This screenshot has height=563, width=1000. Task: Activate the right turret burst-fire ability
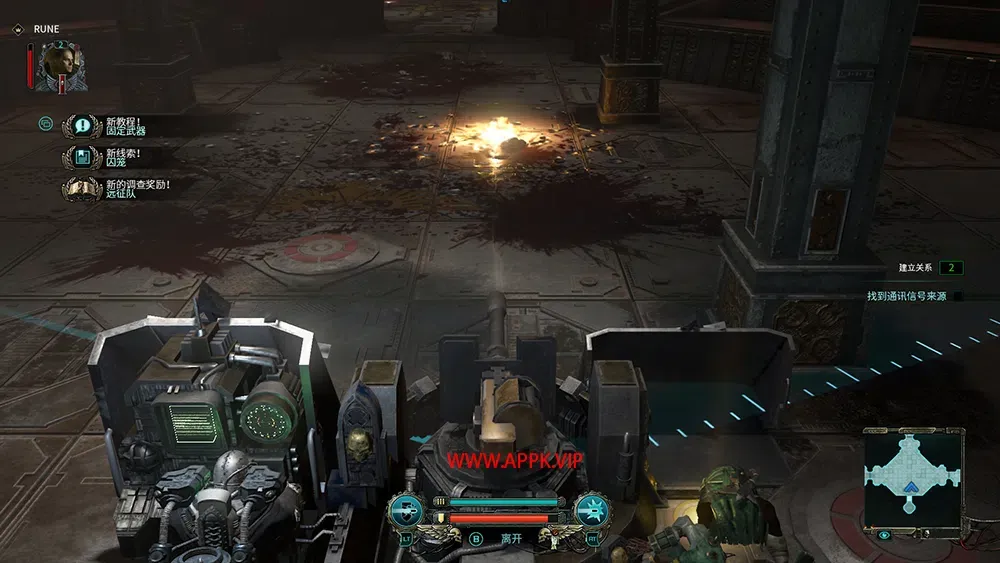tap(591, 511)
